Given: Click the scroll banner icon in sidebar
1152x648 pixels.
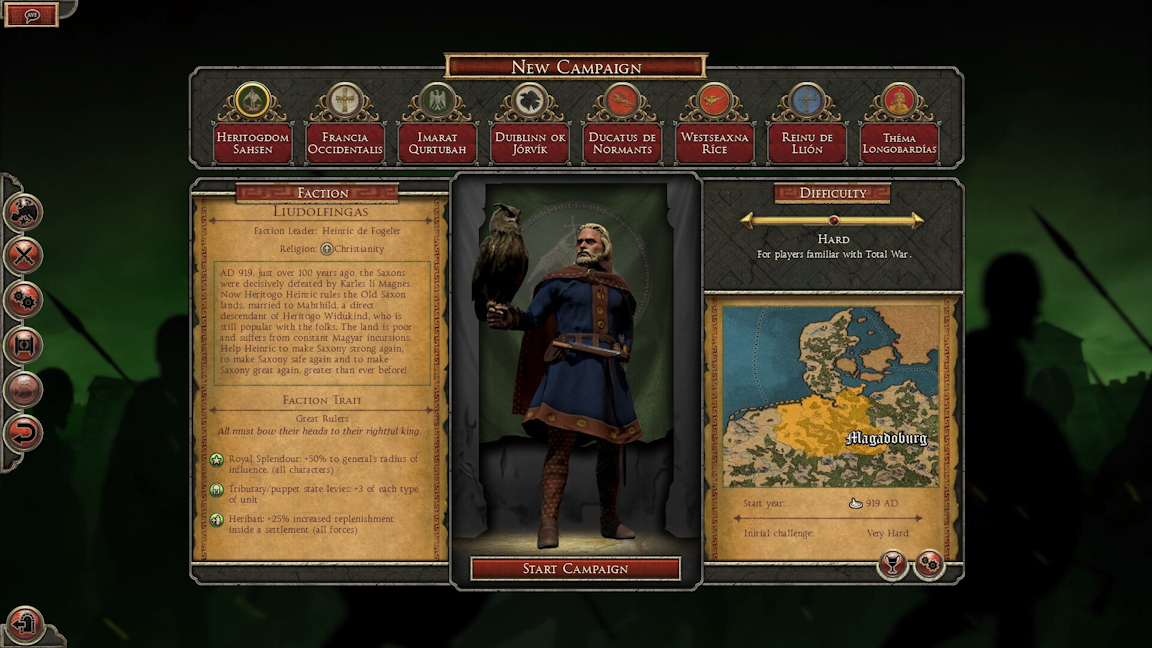Looking at the screenshot, I should pyautogui.click(x=23, y=345).
